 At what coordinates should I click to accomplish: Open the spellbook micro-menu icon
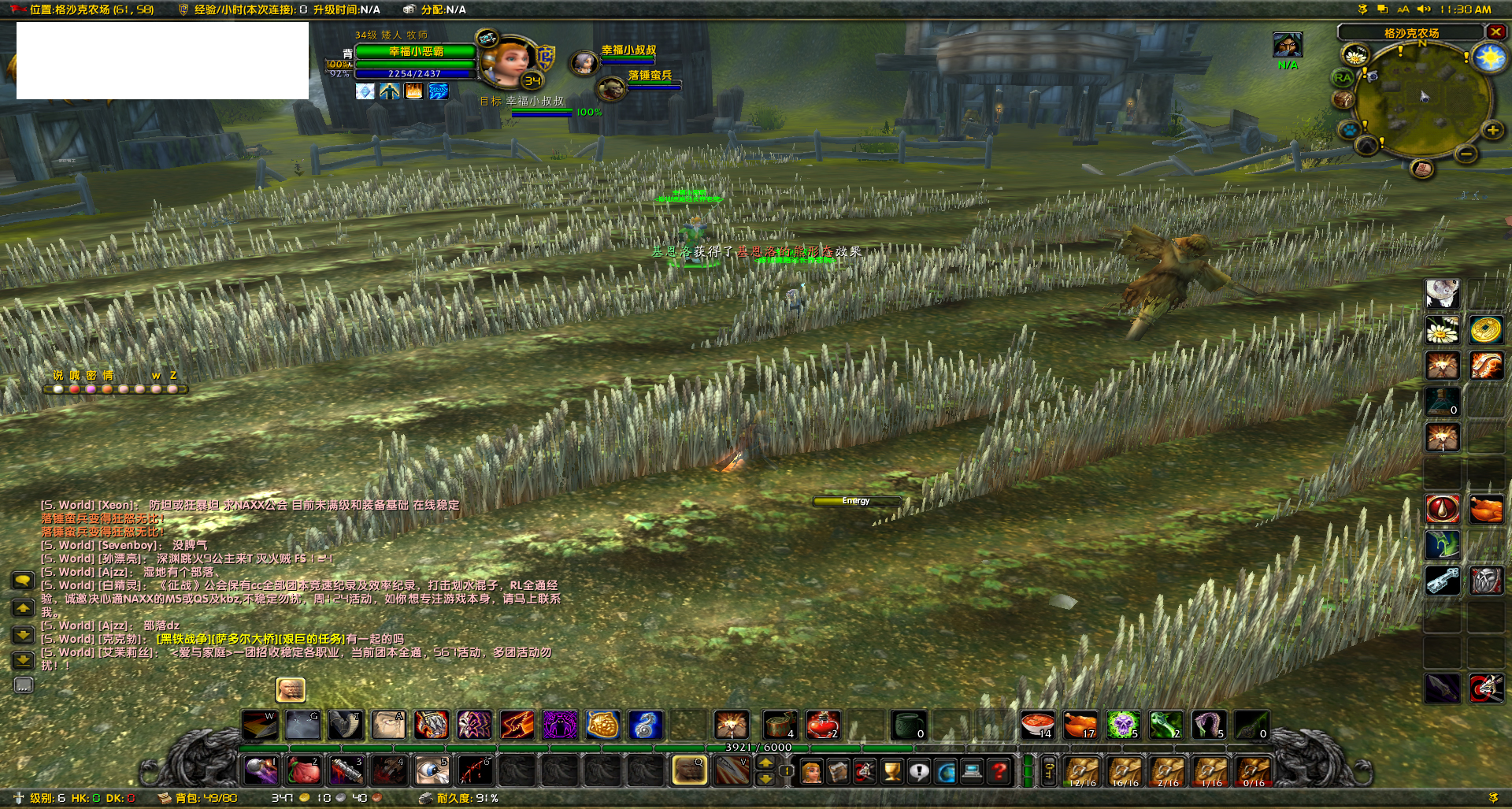(838, 772)
